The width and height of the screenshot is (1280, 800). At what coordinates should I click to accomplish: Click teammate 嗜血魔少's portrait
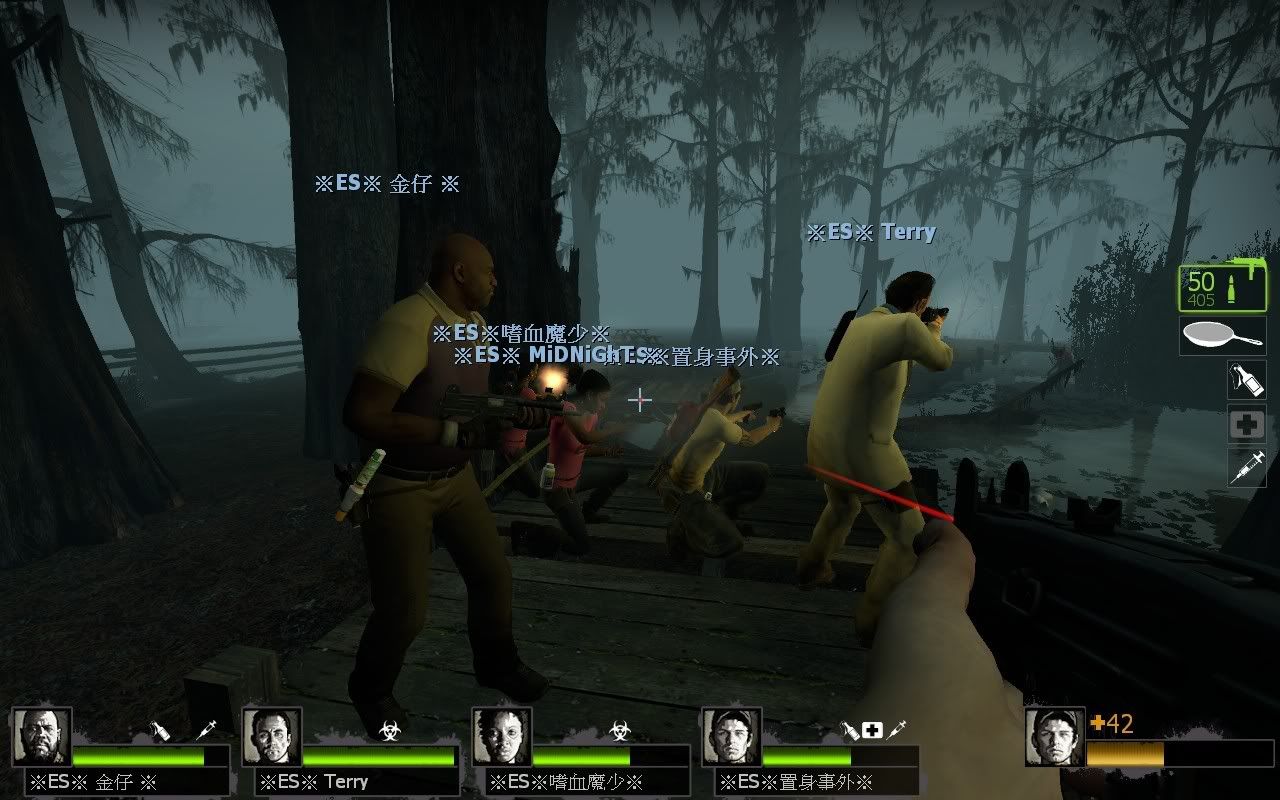pyautogui.click(x=502, y=737)
